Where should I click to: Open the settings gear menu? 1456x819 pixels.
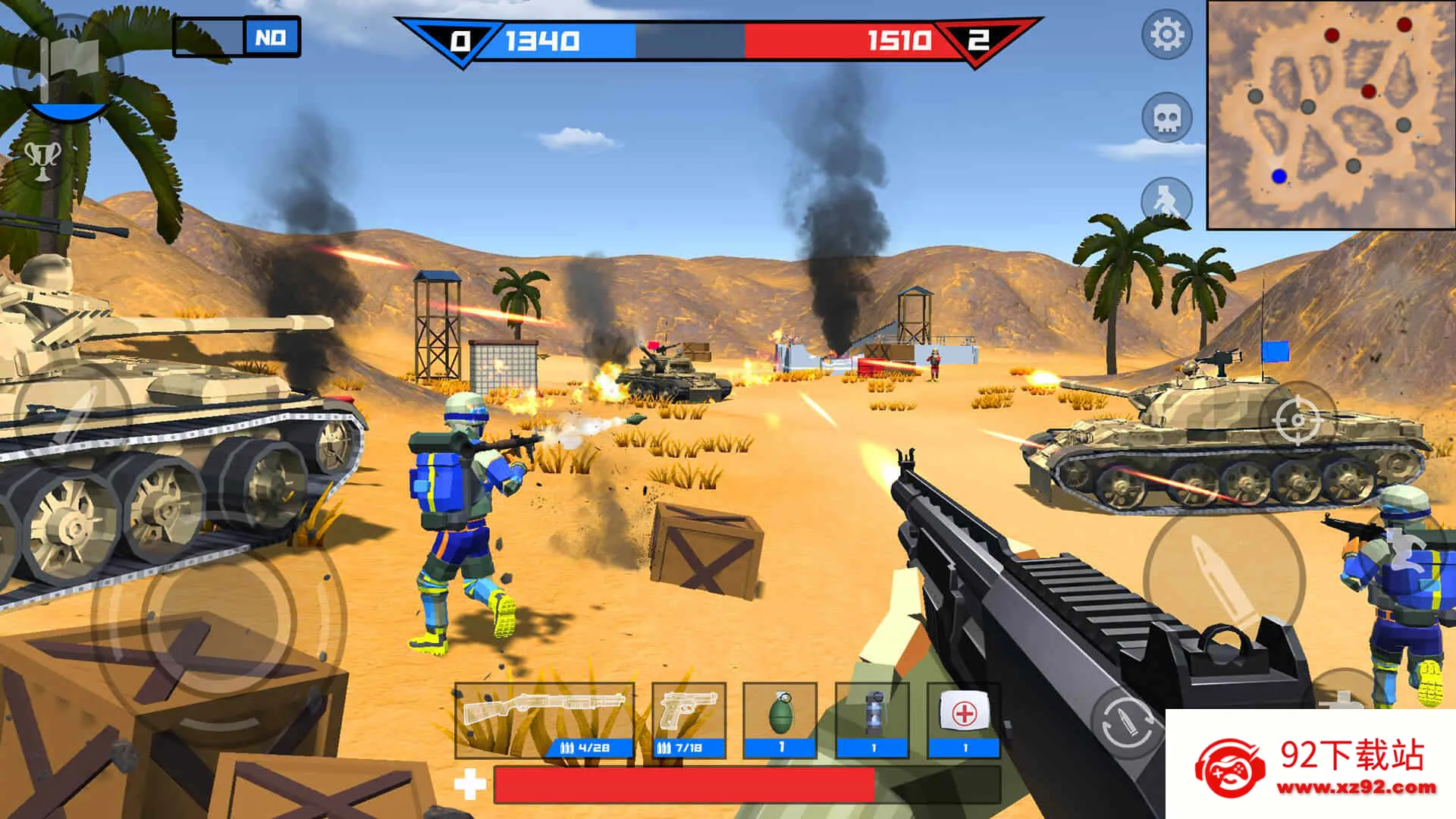[x=1166, y=35]
